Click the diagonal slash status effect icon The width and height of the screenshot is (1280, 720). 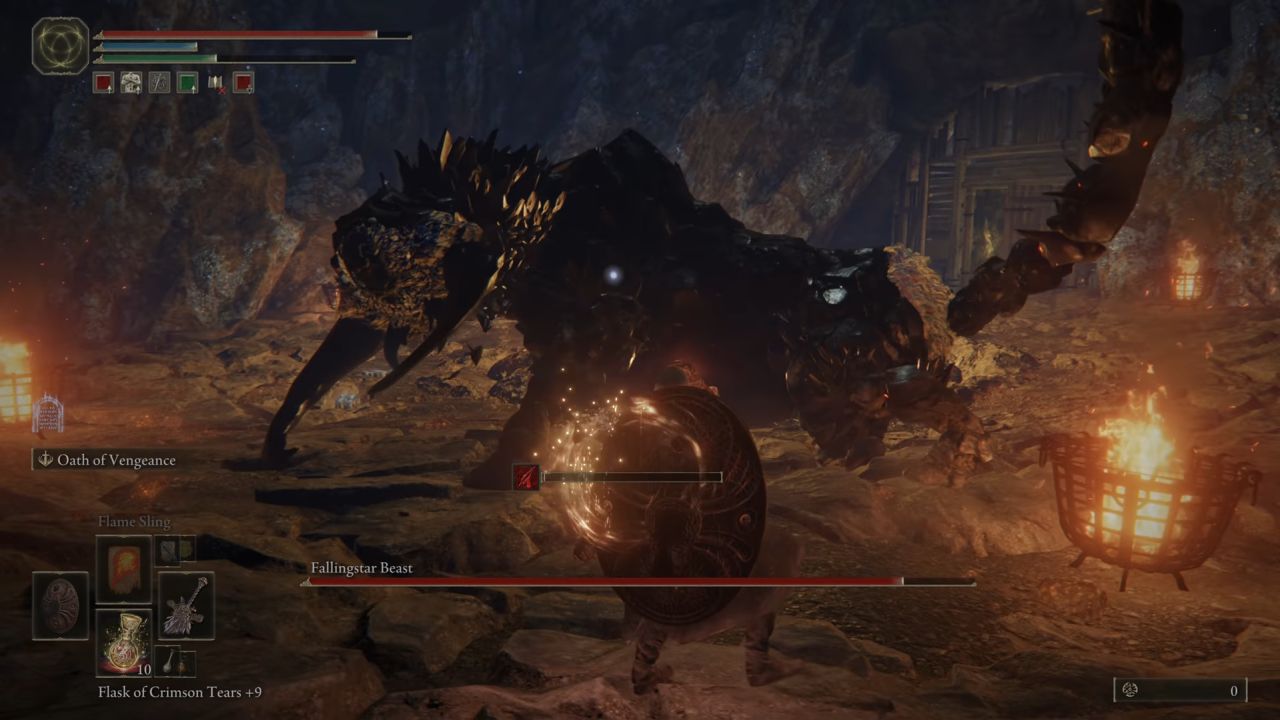point(159,83)
